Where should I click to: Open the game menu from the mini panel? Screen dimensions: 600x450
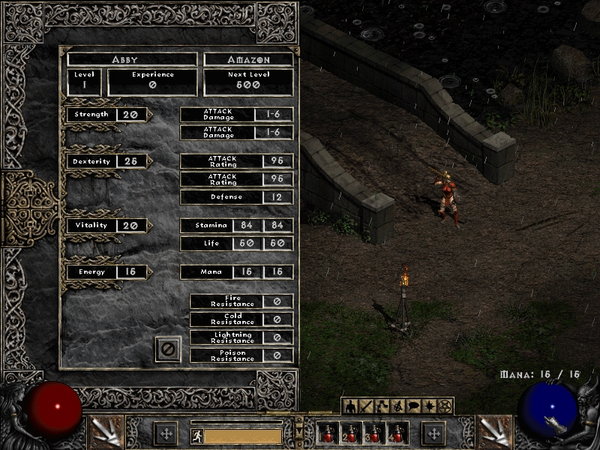click(x=445, y=406)
